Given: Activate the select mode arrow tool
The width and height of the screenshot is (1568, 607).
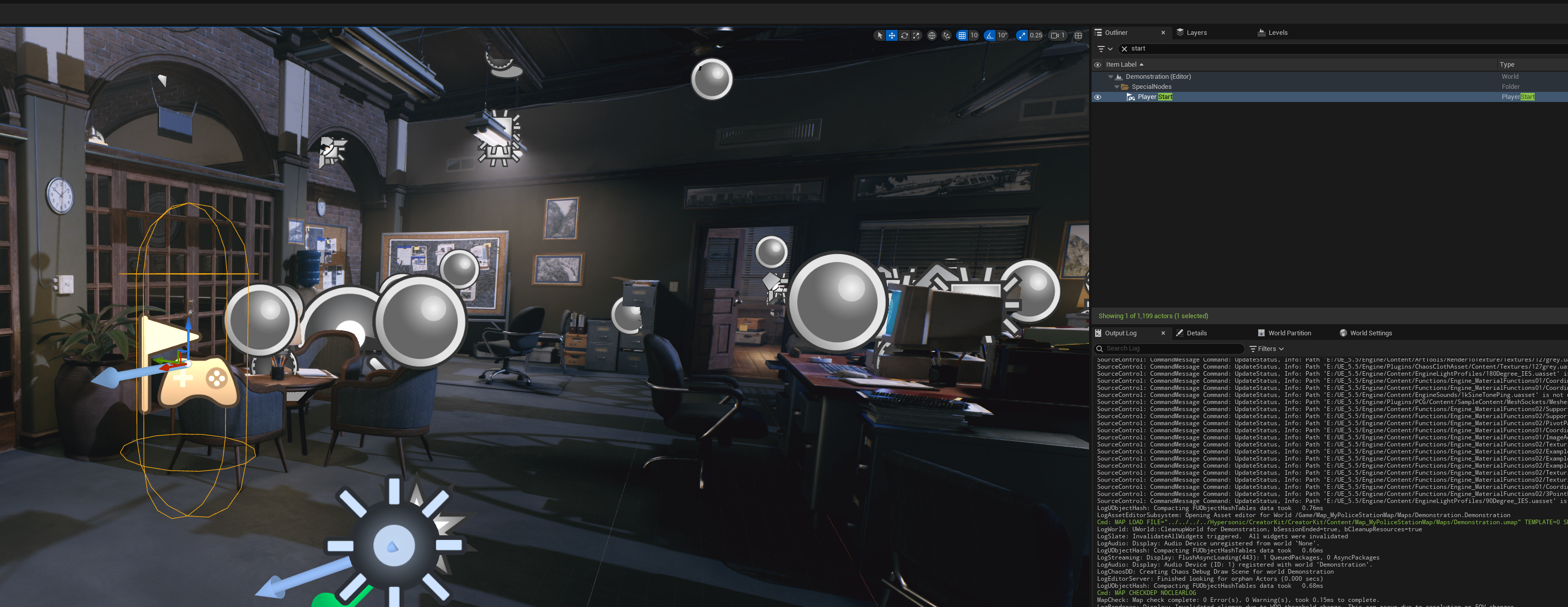Looking at the screenshot, I should 880,35.
